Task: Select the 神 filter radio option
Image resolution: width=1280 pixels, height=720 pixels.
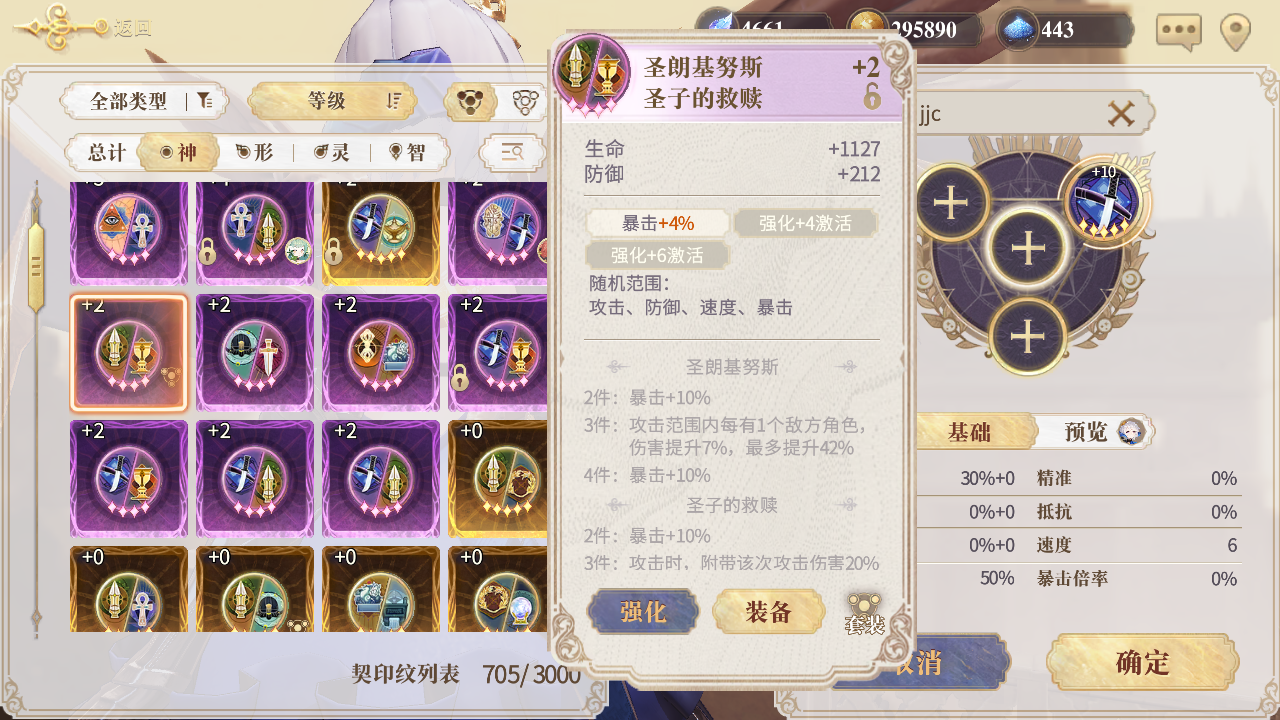Action: 178,151
